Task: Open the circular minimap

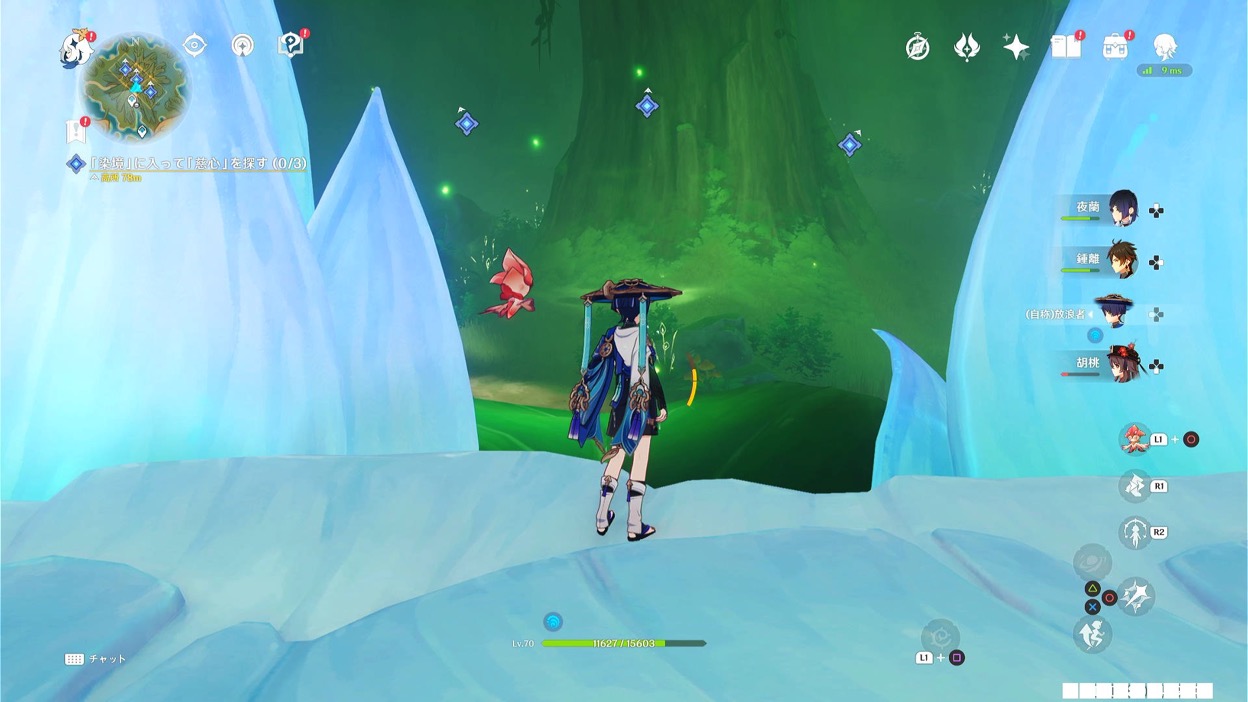Action: pos(135,86)
